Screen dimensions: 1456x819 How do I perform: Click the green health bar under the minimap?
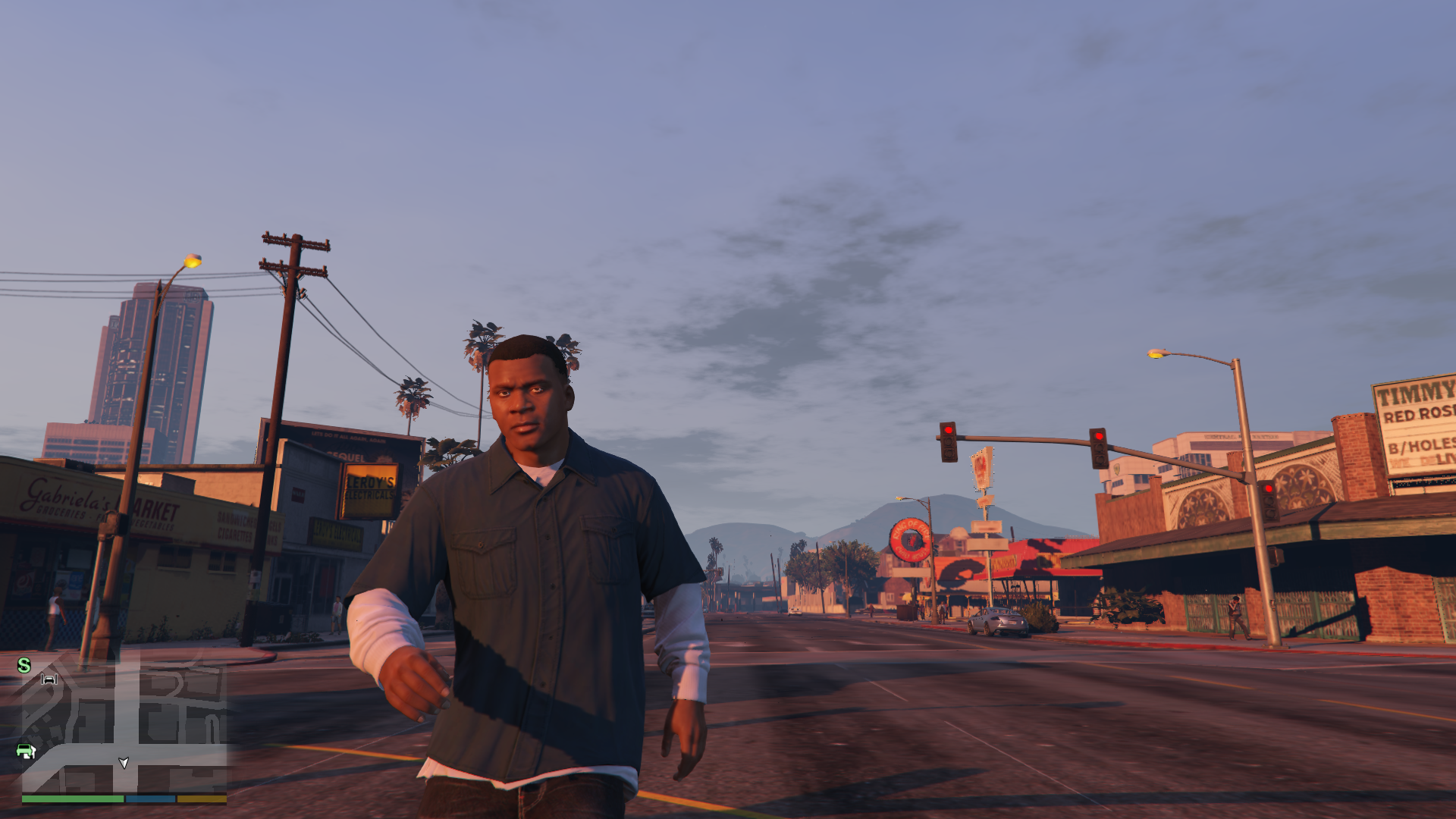click(73, 799)
